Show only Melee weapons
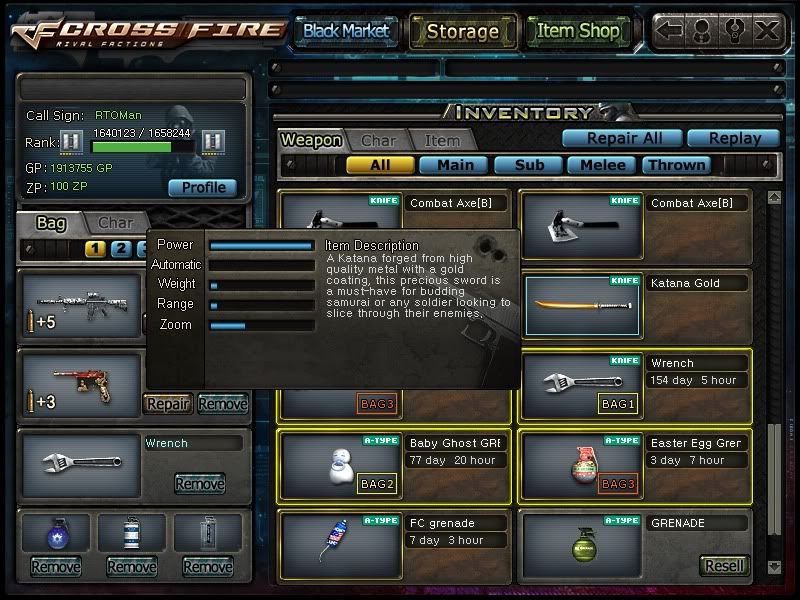The width and height of the screenshot is (800, 600). [x=602, y=165]
